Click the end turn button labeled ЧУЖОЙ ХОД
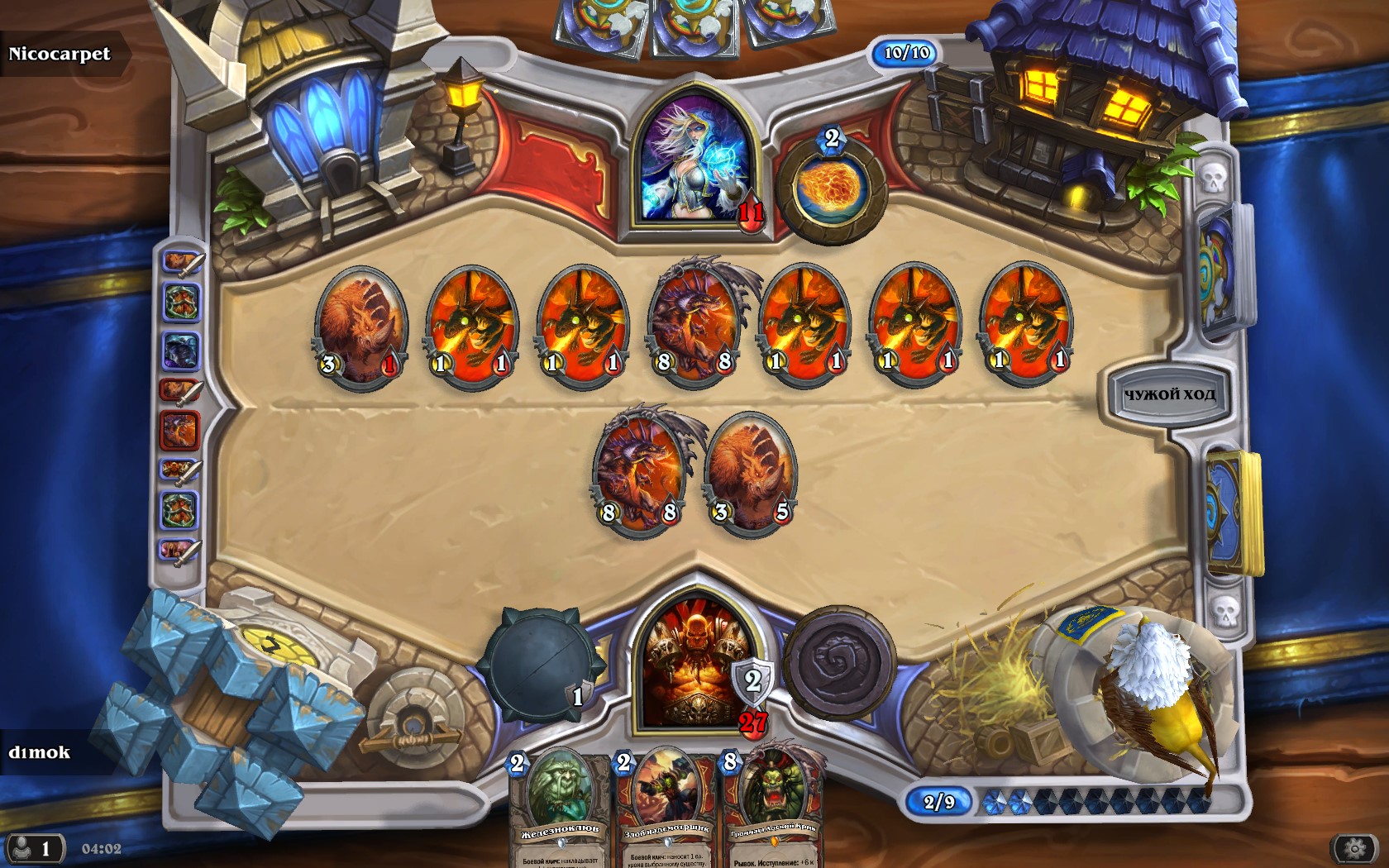1389x868 pixels. (1169, 395)
